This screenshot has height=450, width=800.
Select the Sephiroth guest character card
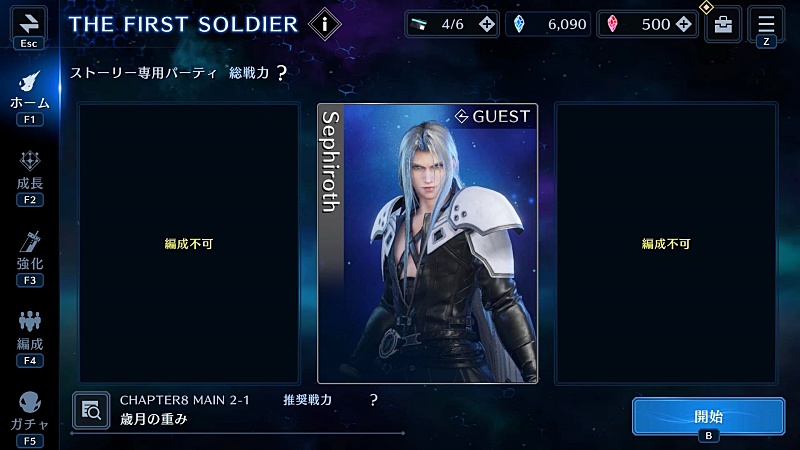[x=427, y=243]
